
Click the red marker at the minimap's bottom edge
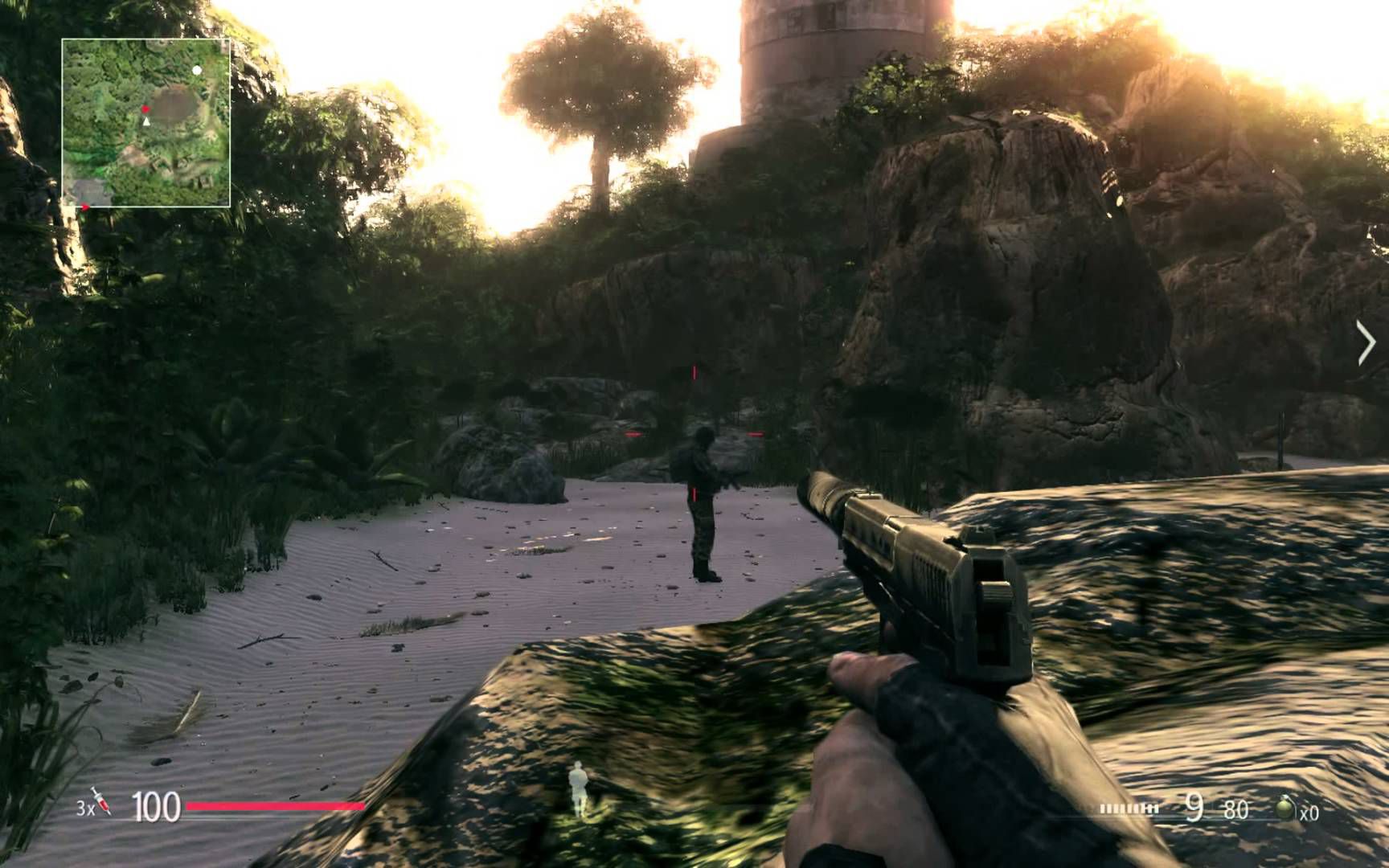85,207
